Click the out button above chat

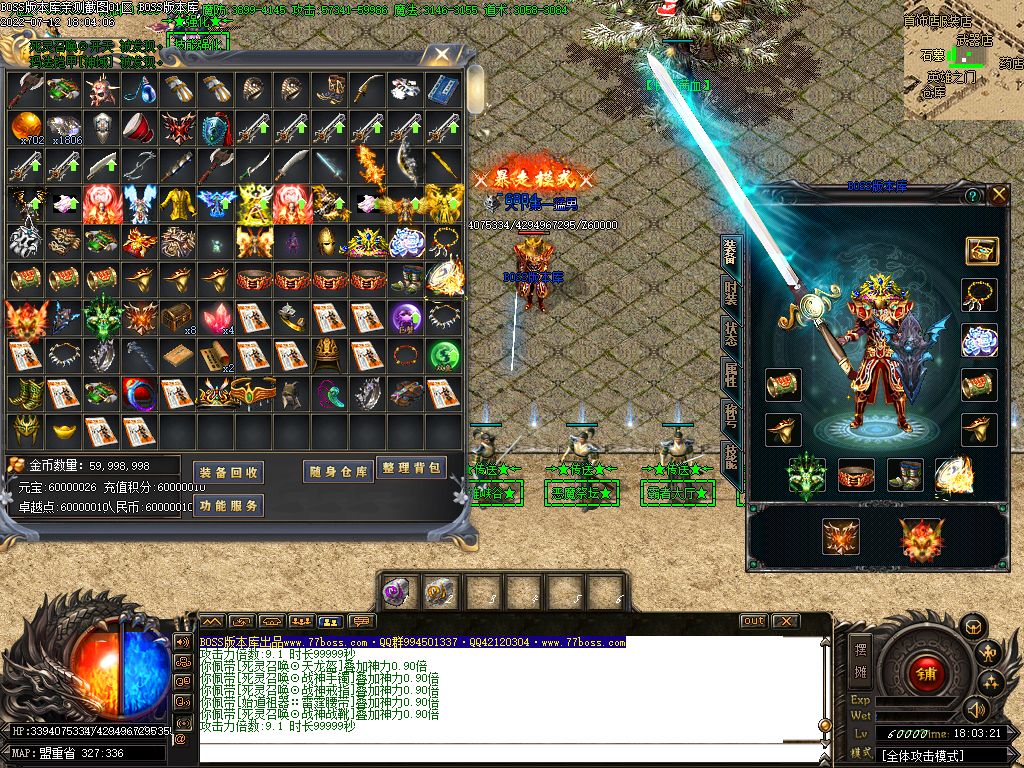coord(753,621)
